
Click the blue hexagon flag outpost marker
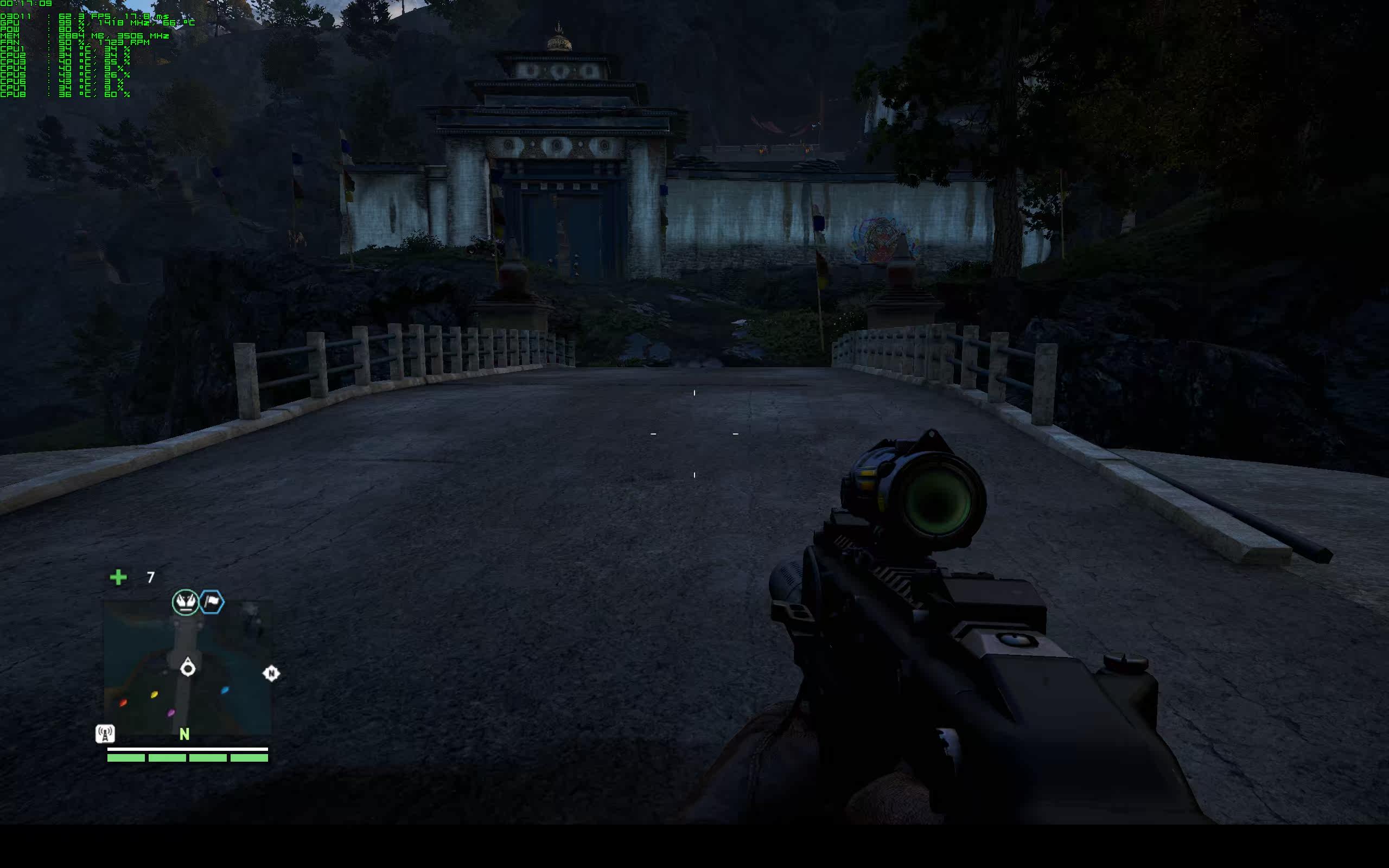tap(212, 602)
